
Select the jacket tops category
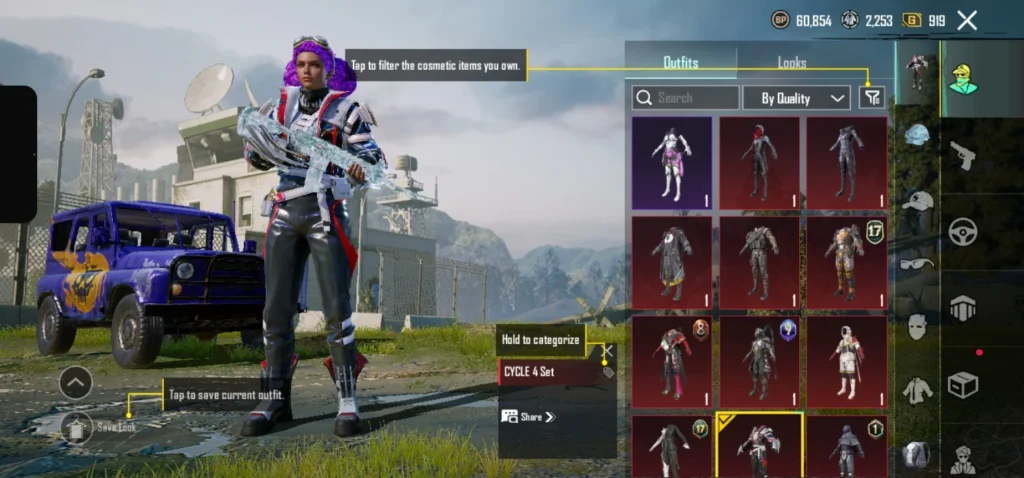(x=917, y=390)
